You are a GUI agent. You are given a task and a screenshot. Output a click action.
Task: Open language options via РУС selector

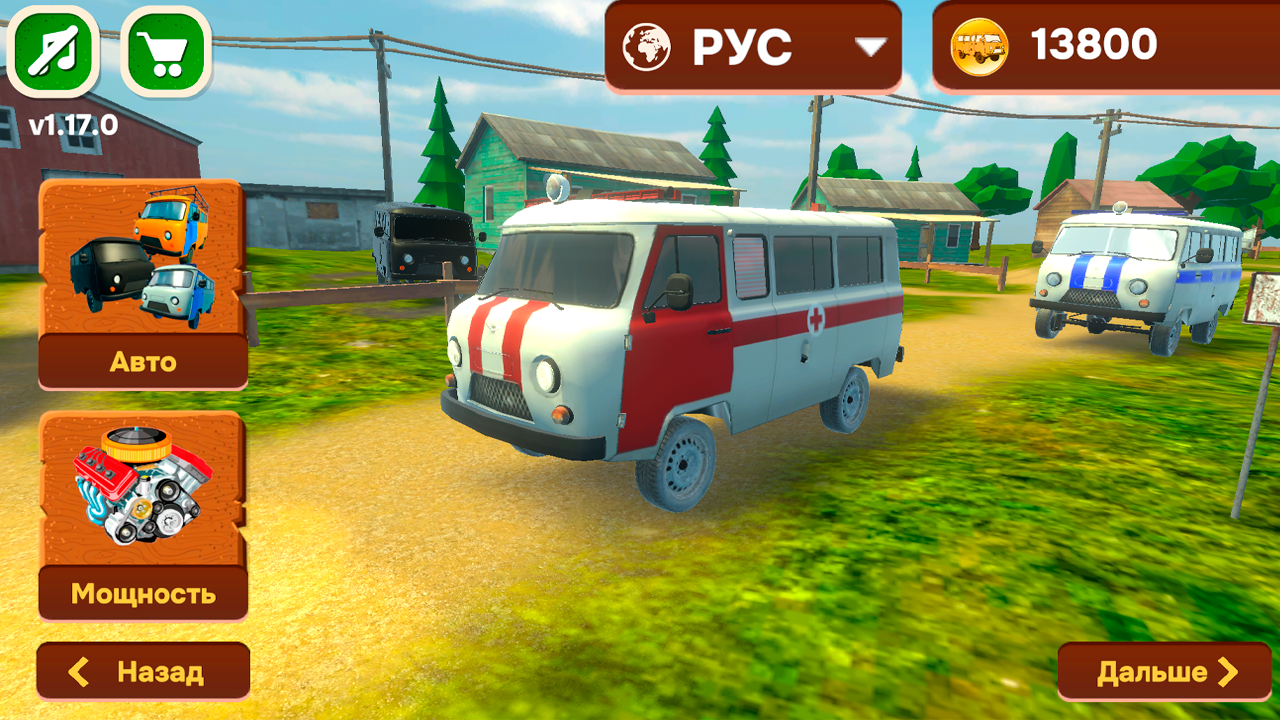click(x=750, y=43)
